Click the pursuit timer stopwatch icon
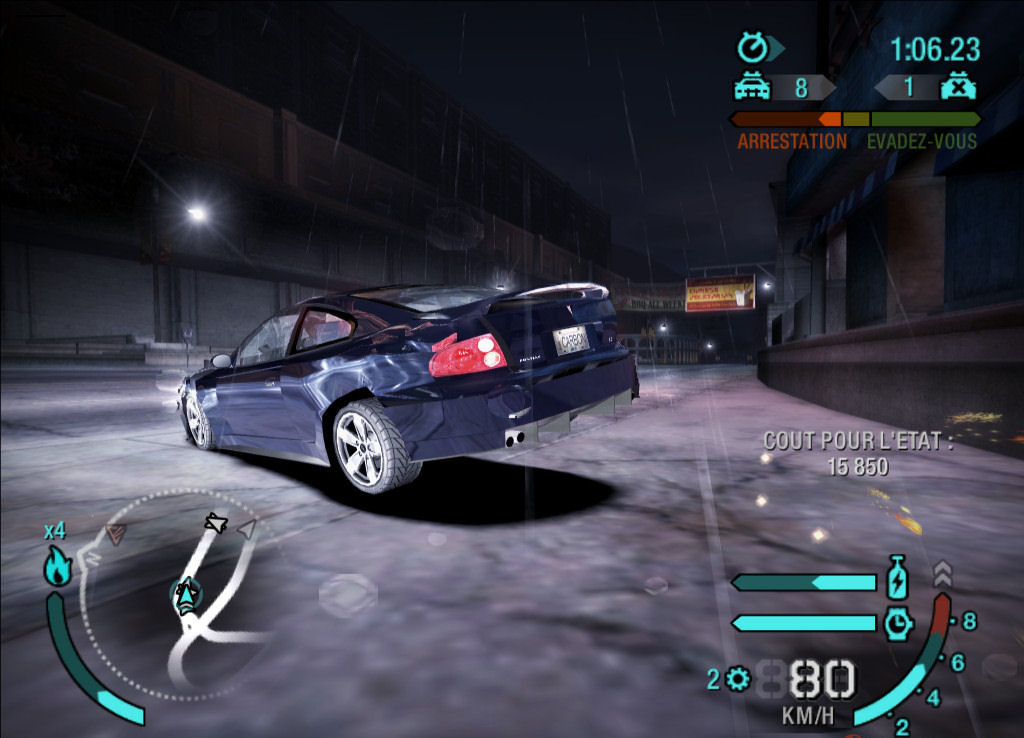 click(x=752, y=47)
